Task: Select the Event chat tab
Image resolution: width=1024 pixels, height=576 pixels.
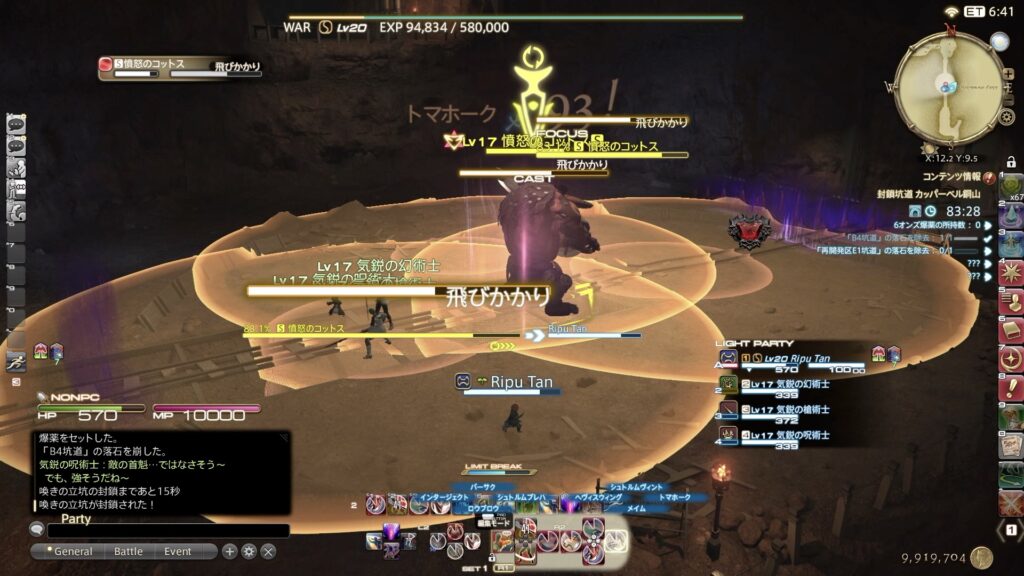Action: [x=178, y=551]
